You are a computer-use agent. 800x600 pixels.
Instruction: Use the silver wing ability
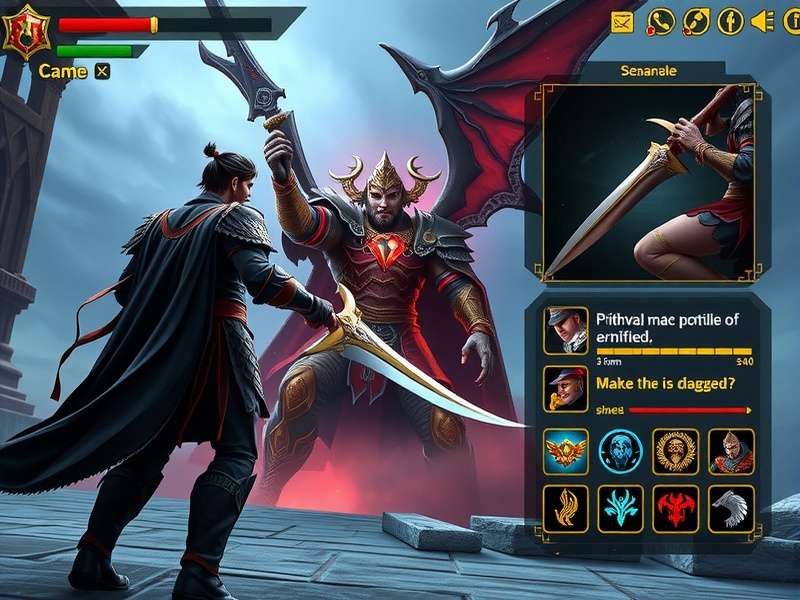[731, 507]
